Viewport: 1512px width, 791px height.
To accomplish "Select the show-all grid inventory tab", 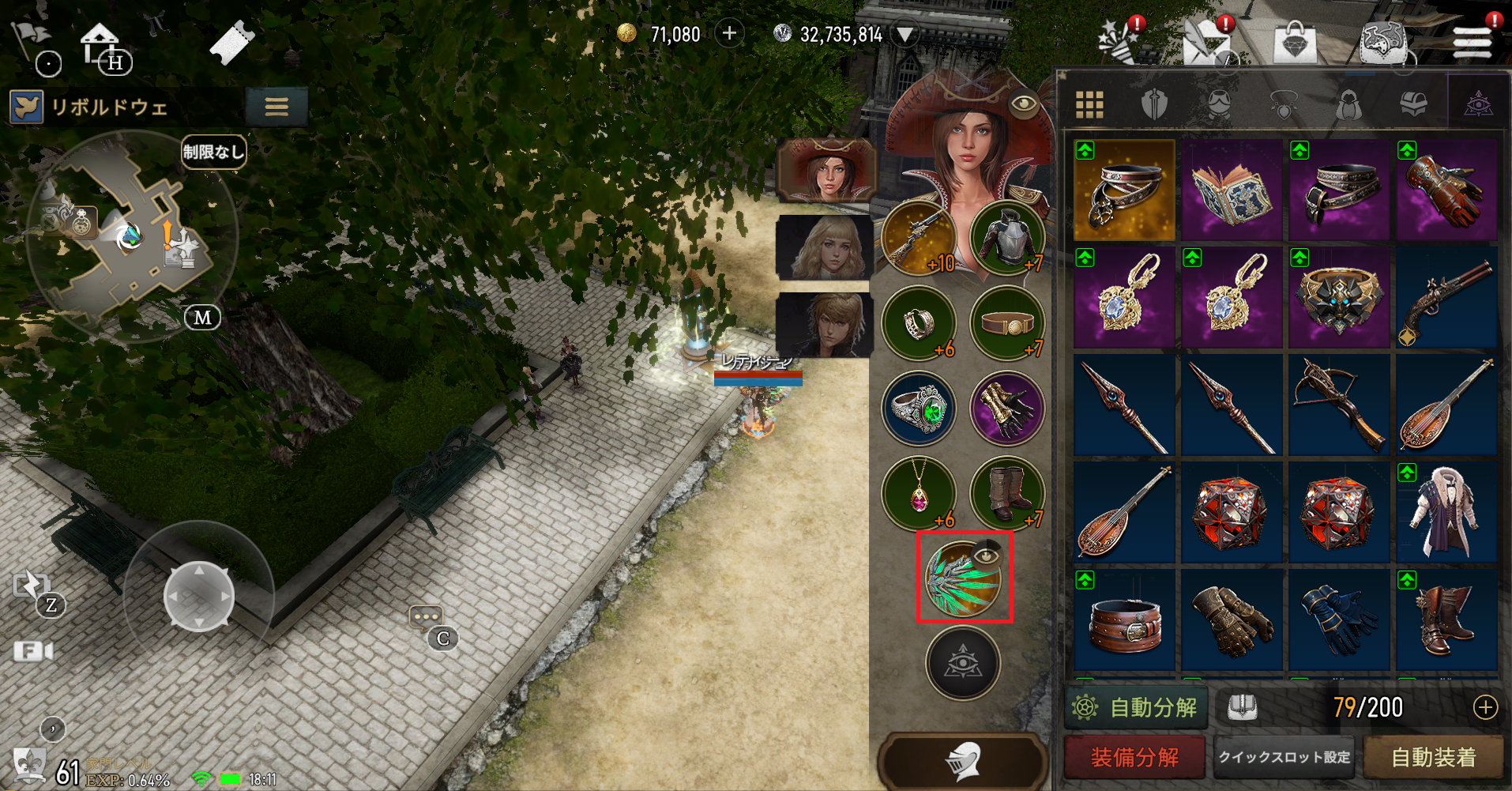I will [1089, 104].
